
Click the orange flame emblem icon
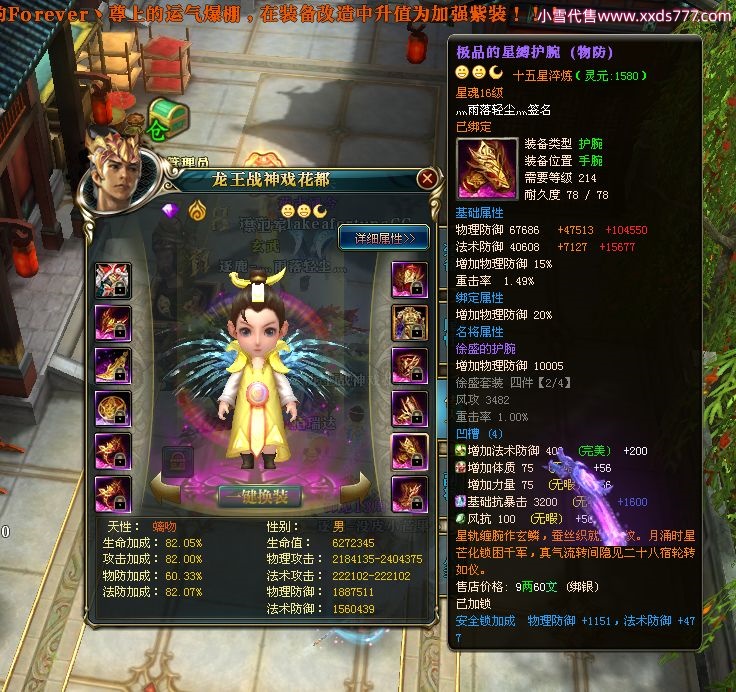coord(199,211)
